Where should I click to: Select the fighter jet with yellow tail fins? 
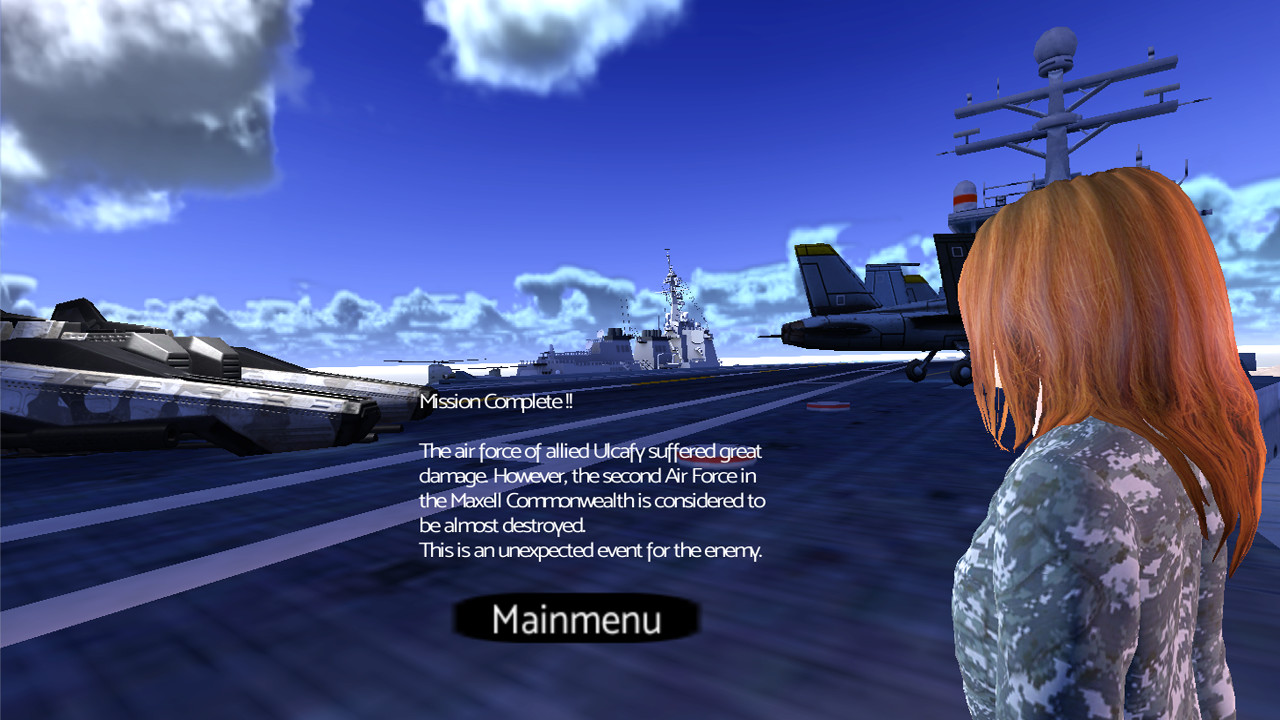(860, 310)
